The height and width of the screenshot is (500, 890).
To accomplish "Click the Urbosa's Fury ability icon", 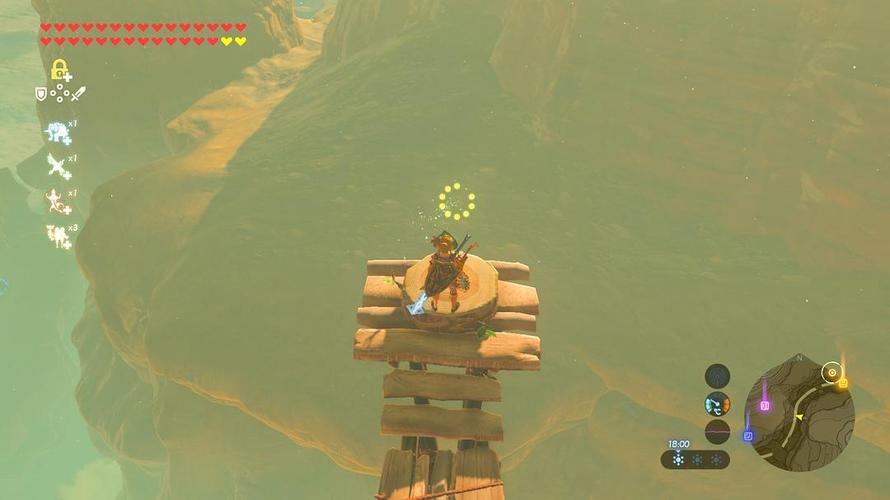I will pyautogui.click(x=58, y=235).
